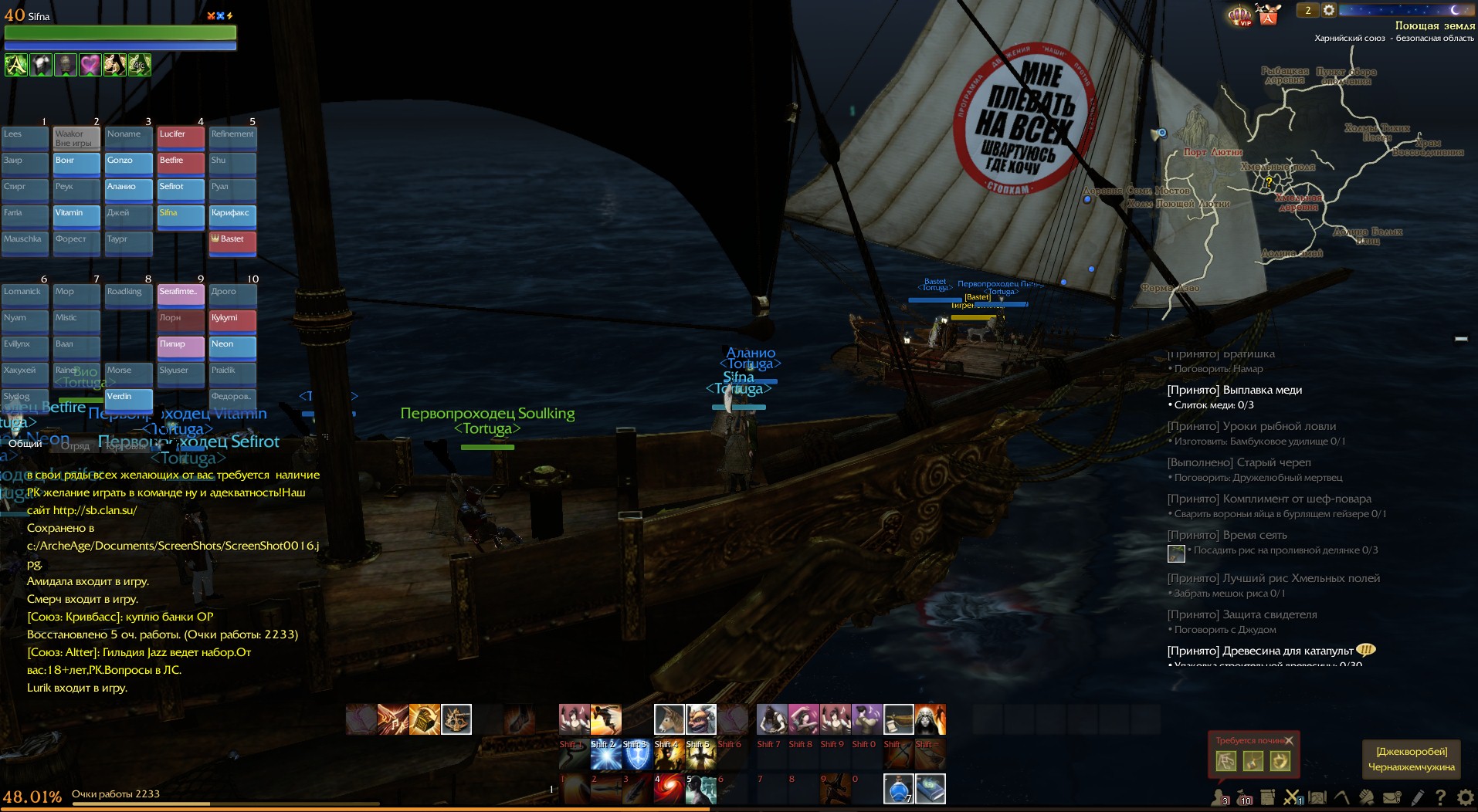
Task: Select raid member Neon in the raid frame
Action: (x=232, y=347)
